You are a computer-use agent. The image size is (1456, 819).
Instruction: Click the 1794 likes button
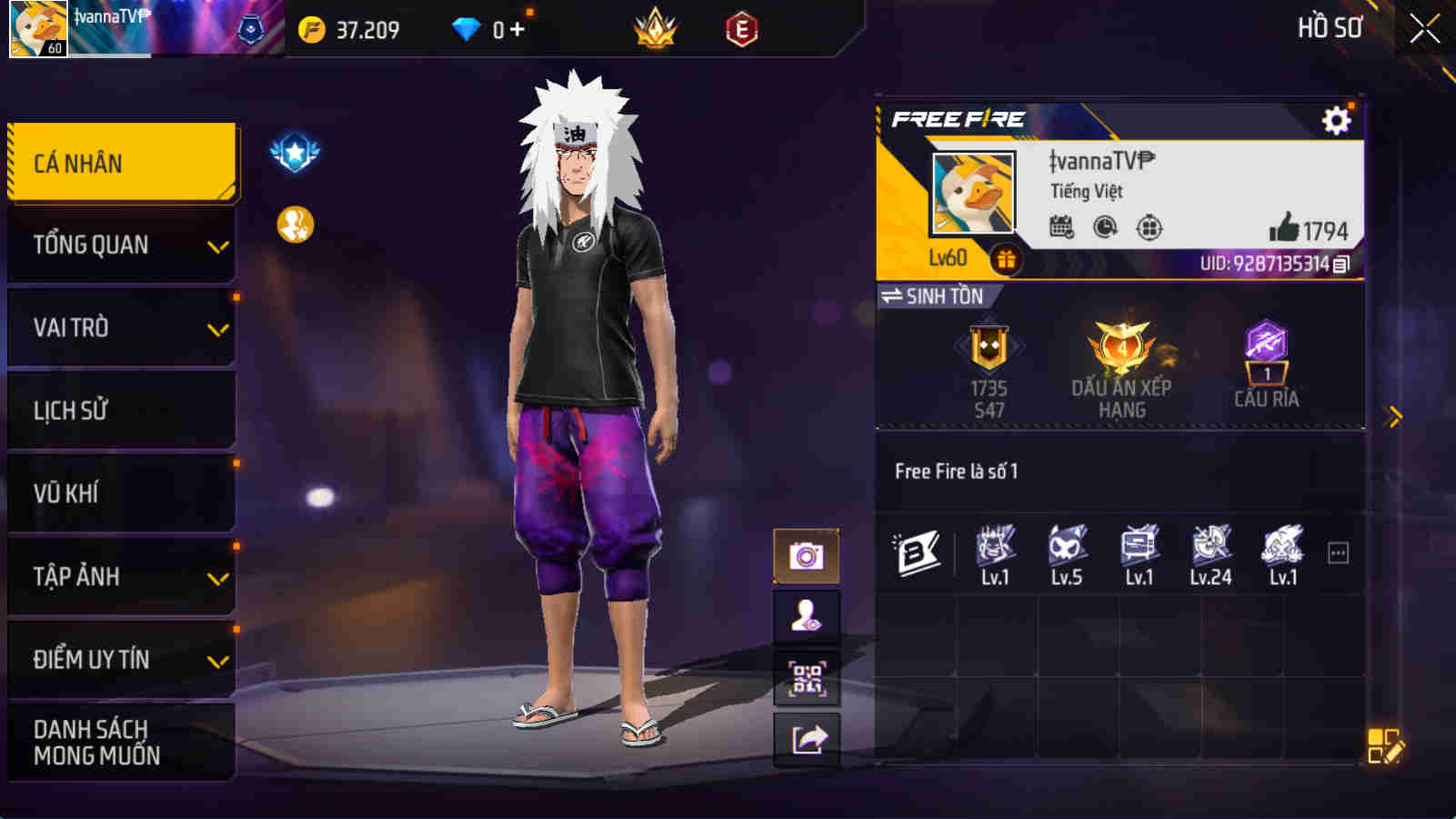coord(1314,229)
